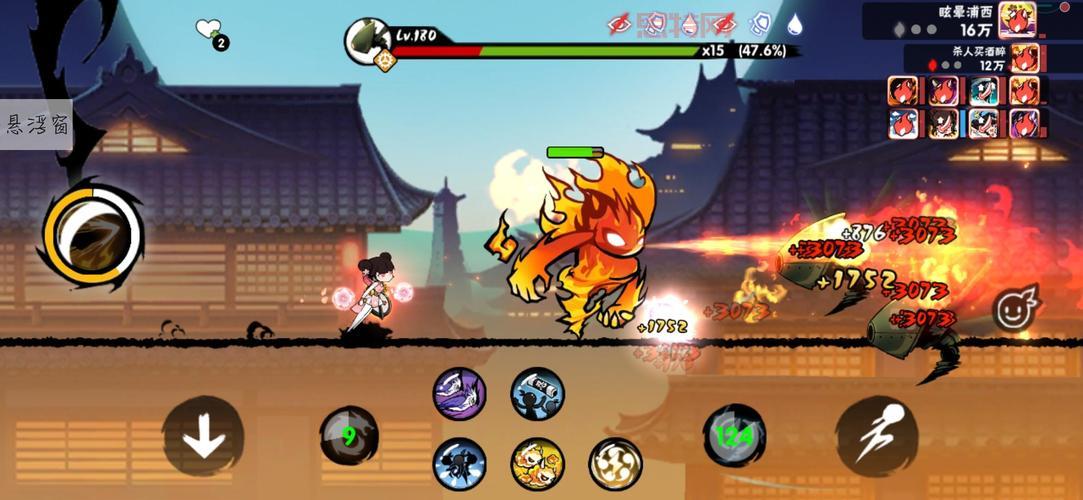Tap the skill button showing 9
Screen dimensions: 1083x500
click(348, 436)
